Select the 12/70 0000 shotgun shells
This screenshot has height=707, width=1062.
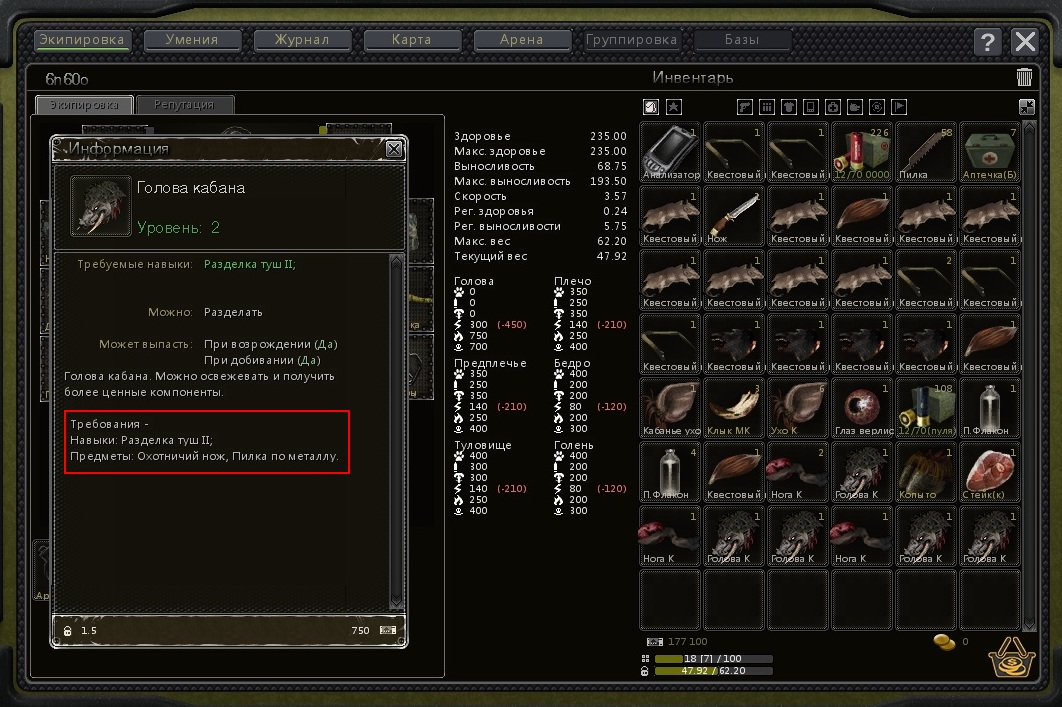862,152
